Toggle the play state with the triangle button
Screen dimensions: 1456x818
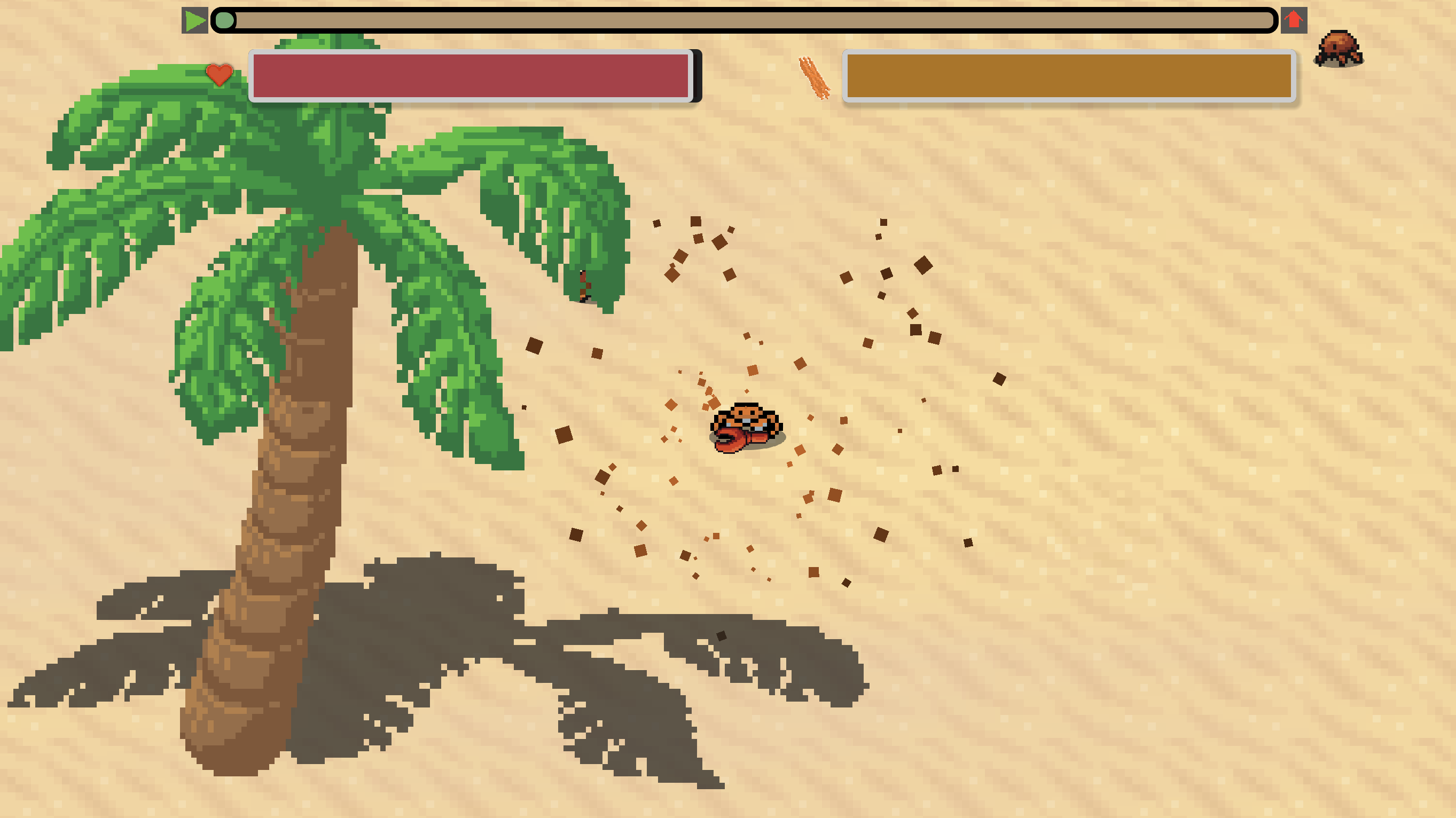point(194,21)
